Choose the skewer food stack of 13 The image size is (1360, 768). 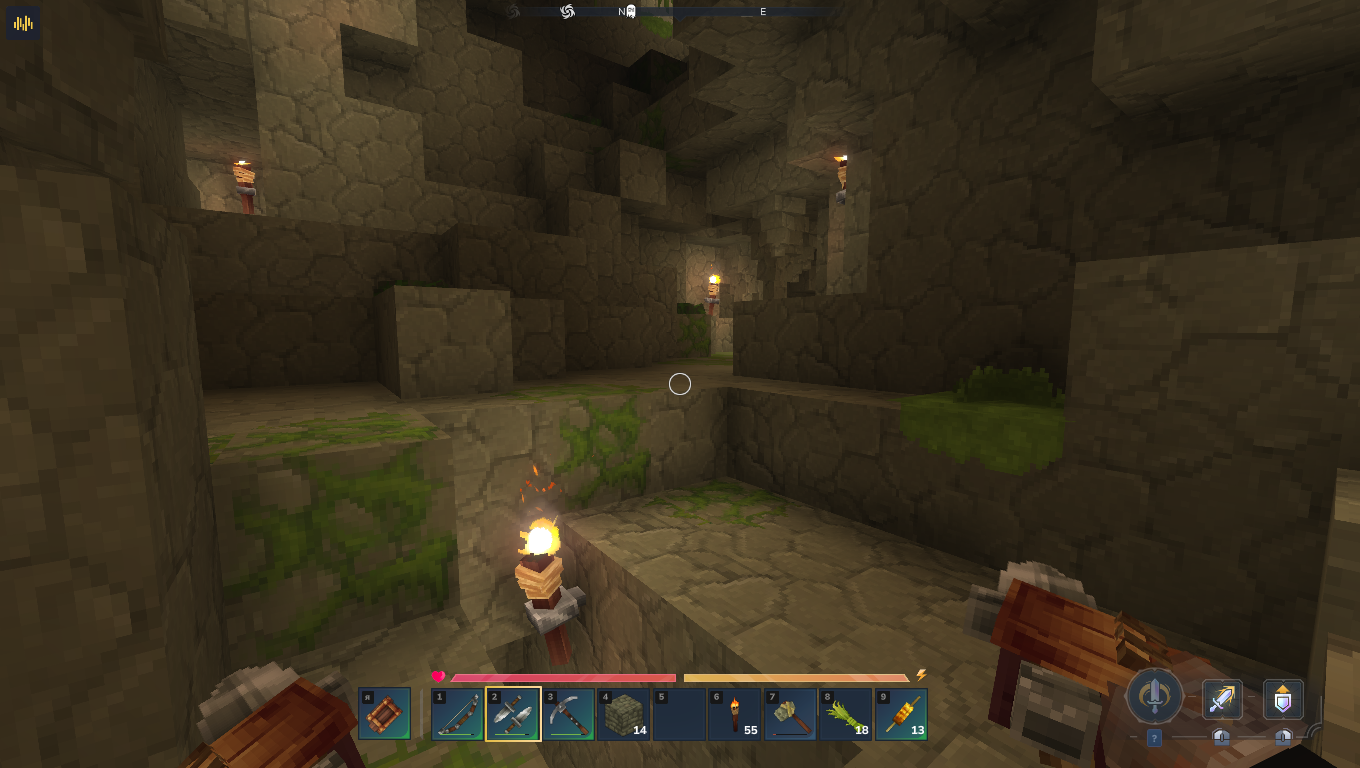901,714
